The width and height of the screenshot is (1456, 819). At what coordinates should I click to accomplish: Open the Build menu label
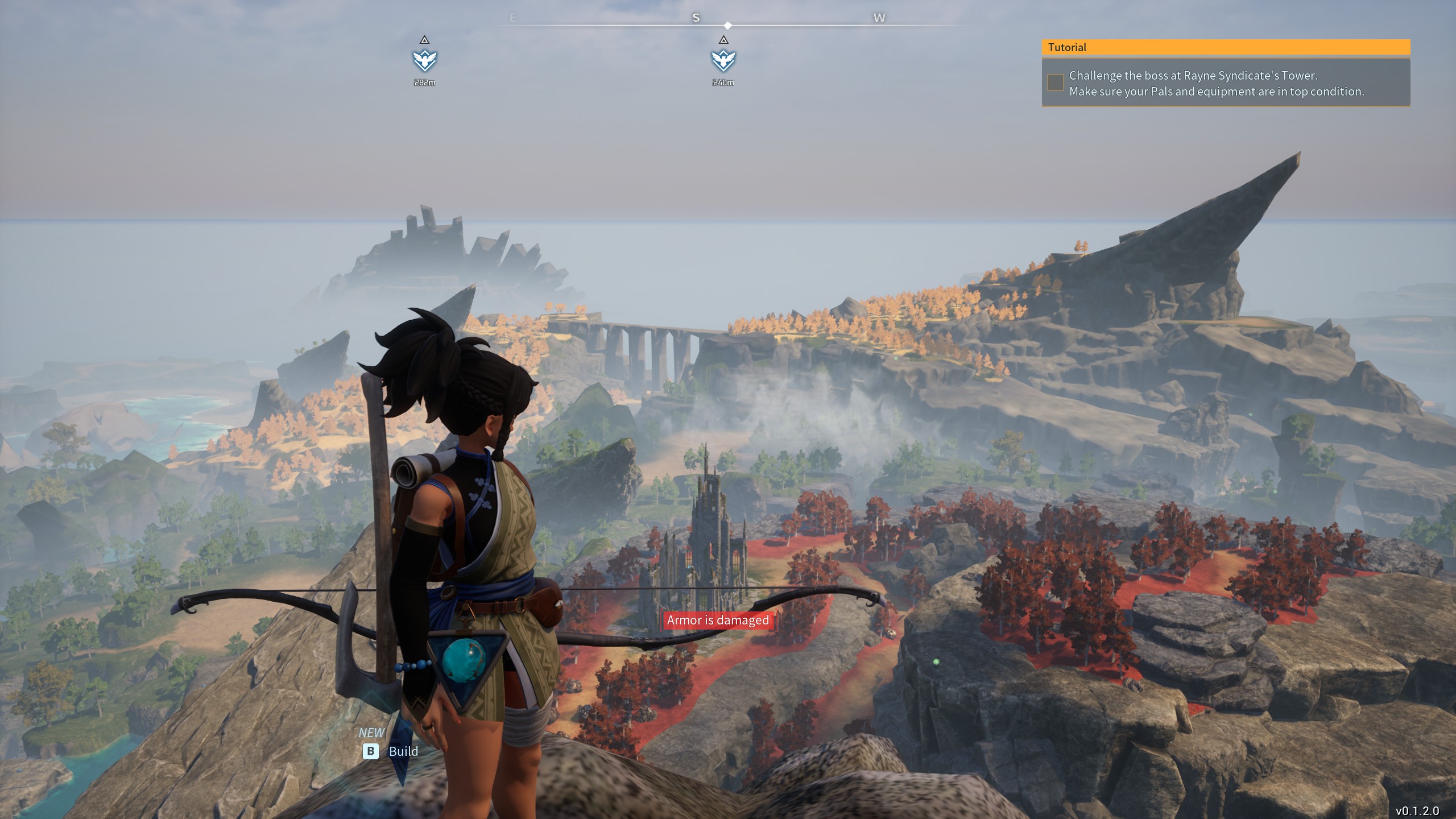[403, 751]
